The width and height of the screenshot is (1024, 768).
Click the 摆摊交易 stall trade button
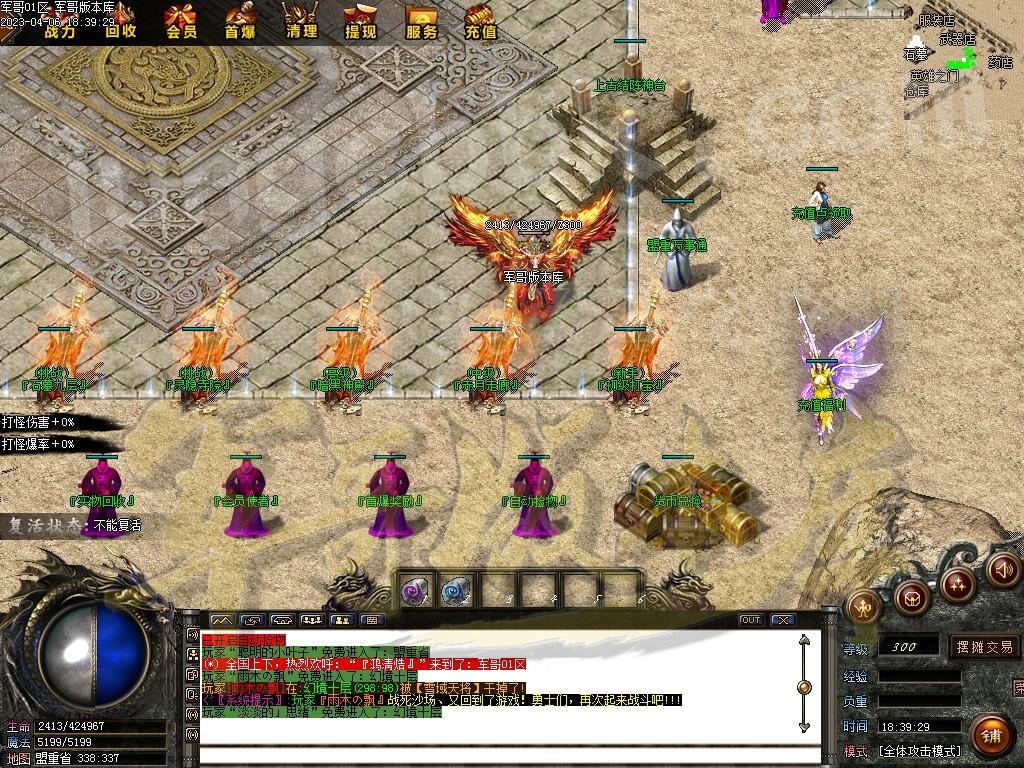(984, 647)
